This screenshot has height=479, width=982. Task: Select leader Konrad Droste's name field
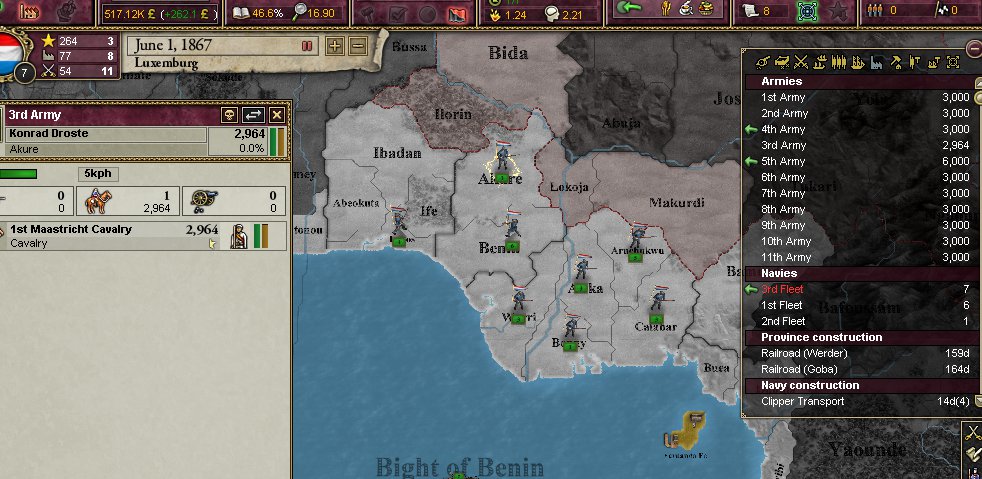(x=105, y=133)
